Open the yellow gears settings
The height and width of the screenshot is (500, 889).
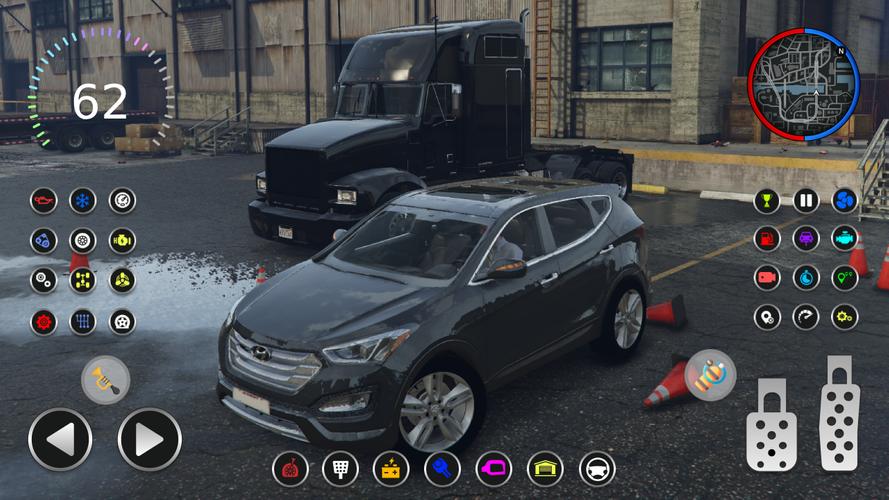[x=845, y=317]
